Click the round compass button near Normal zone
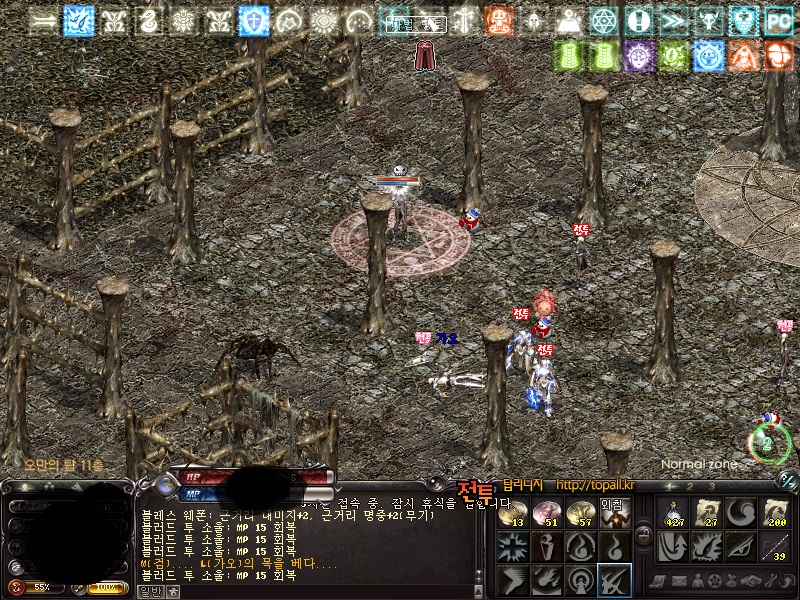This screenshot has width=800, height=600. 767,442
